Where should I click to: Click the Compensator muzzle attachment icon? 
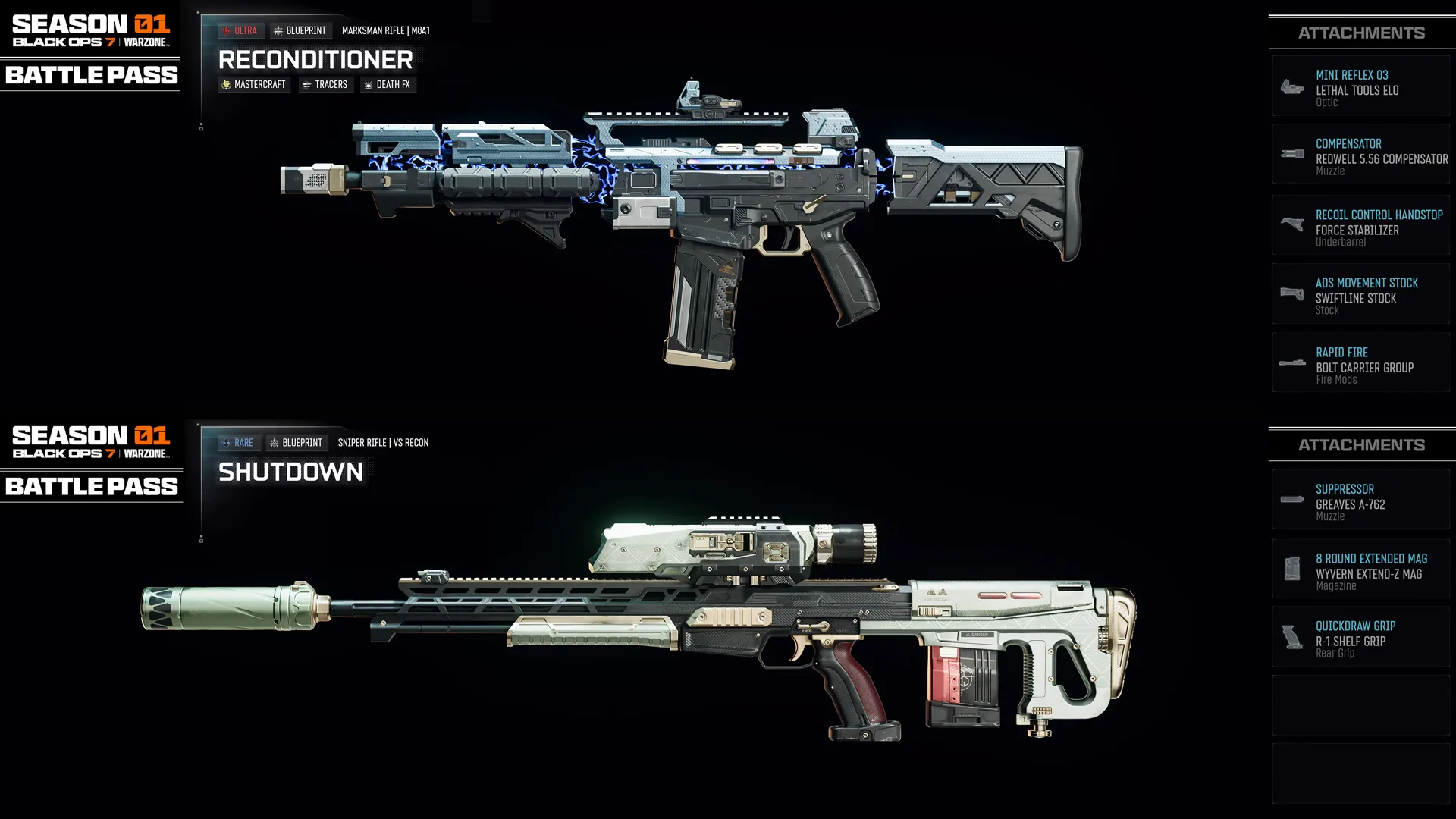point(1291,155)
